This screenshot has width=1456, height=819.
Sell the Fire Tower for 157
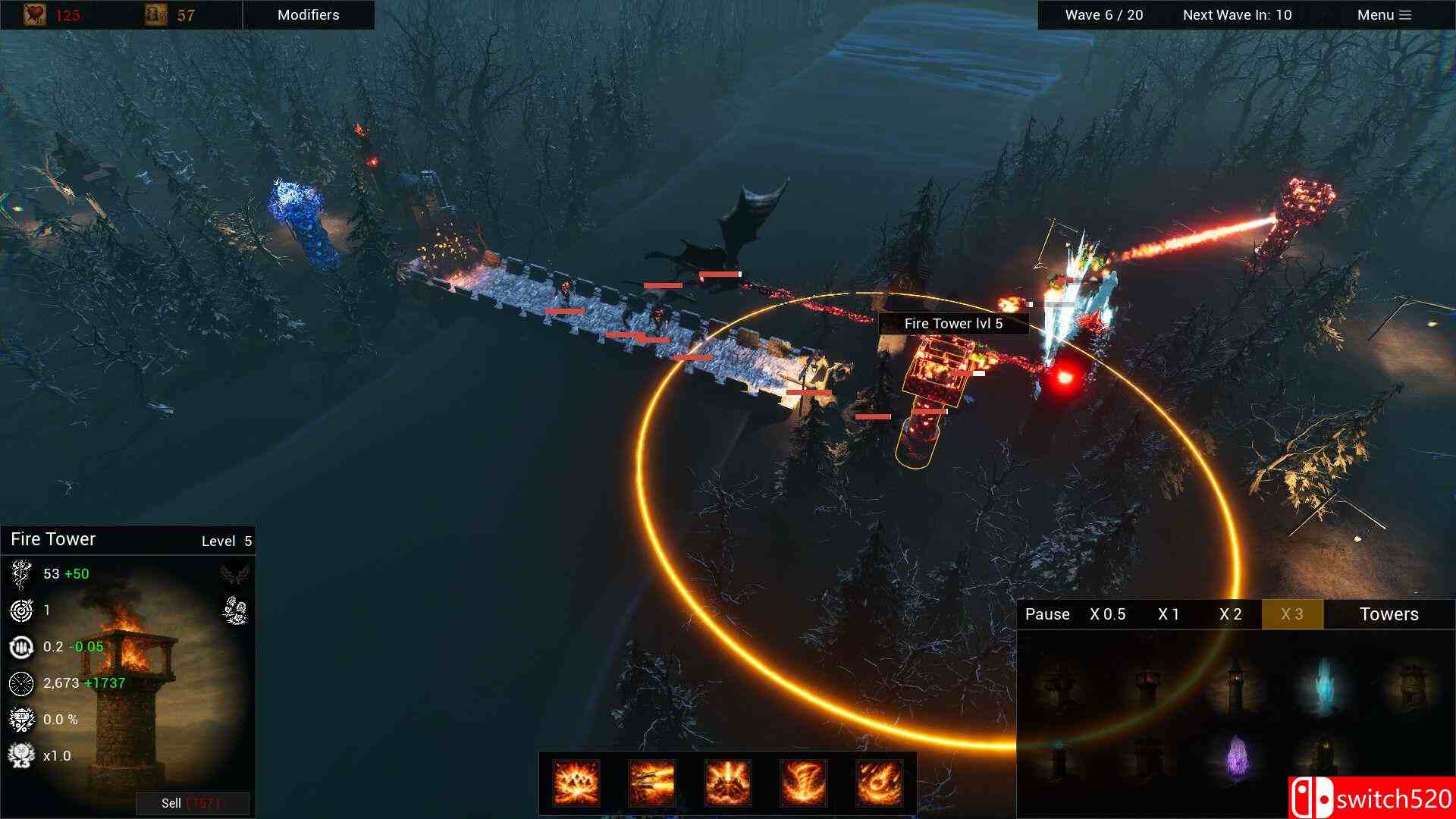coord(193,803)
